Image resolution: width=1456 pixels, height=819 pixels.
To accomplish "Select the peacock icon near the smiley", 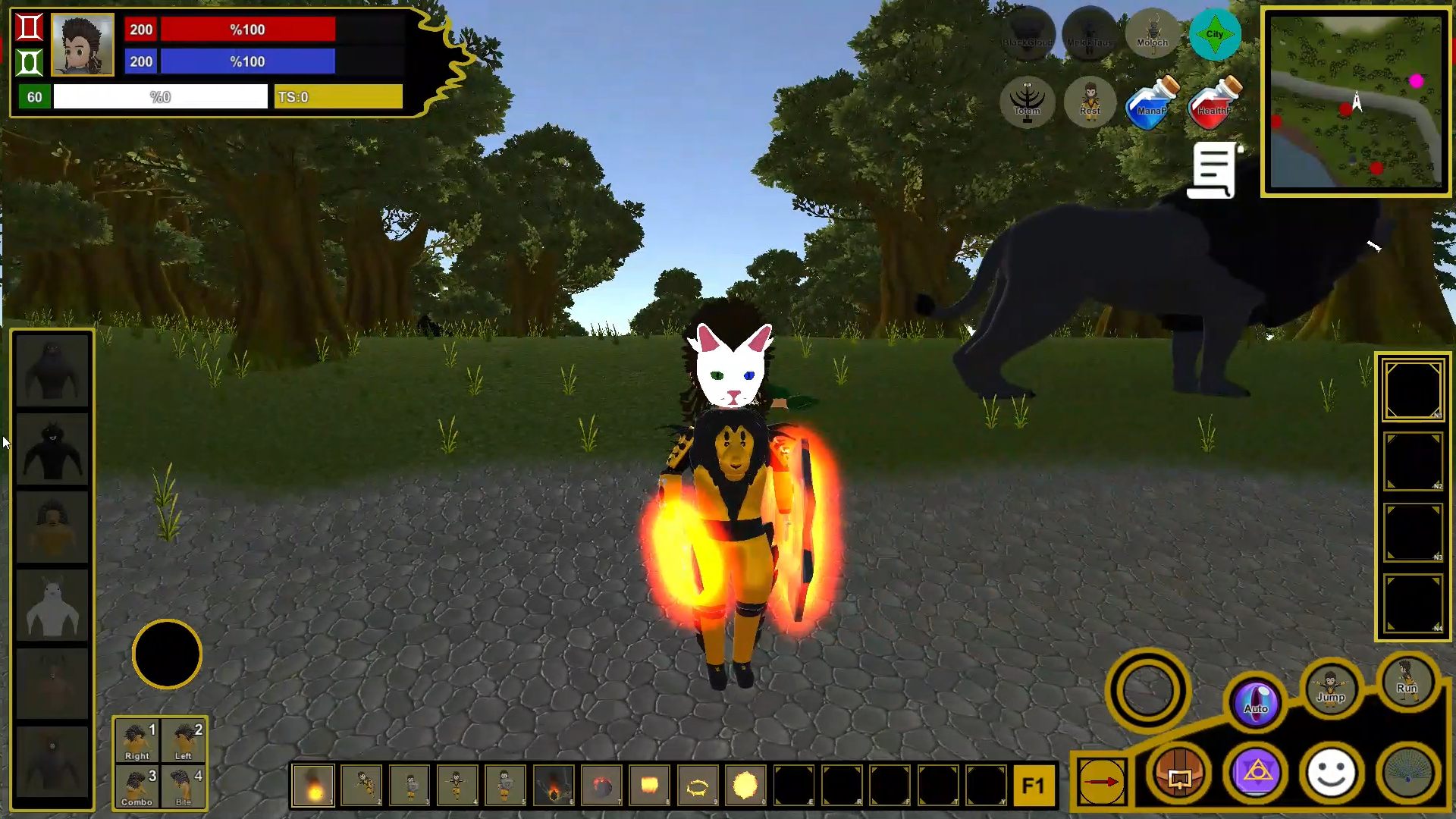I will [x=1407, y=773].
